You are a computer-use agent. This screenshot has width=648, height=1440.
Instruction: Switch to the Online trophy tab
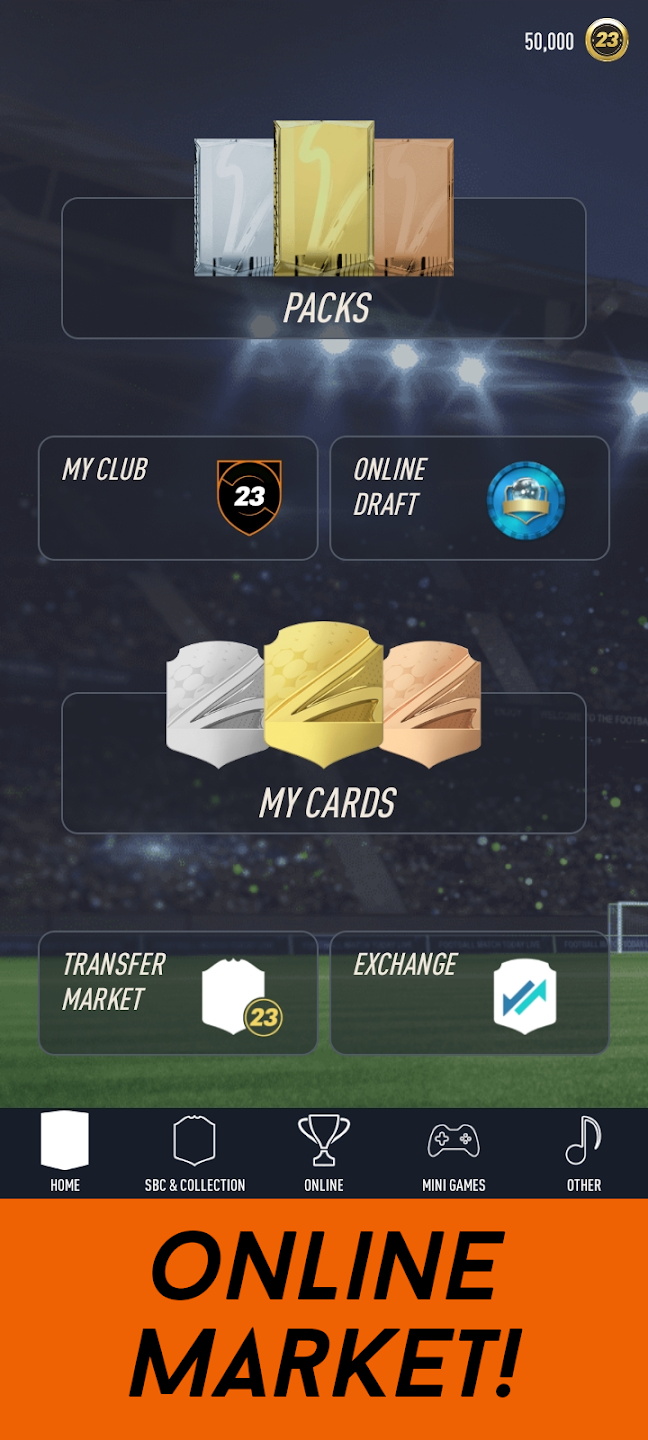click(324, 1152)
